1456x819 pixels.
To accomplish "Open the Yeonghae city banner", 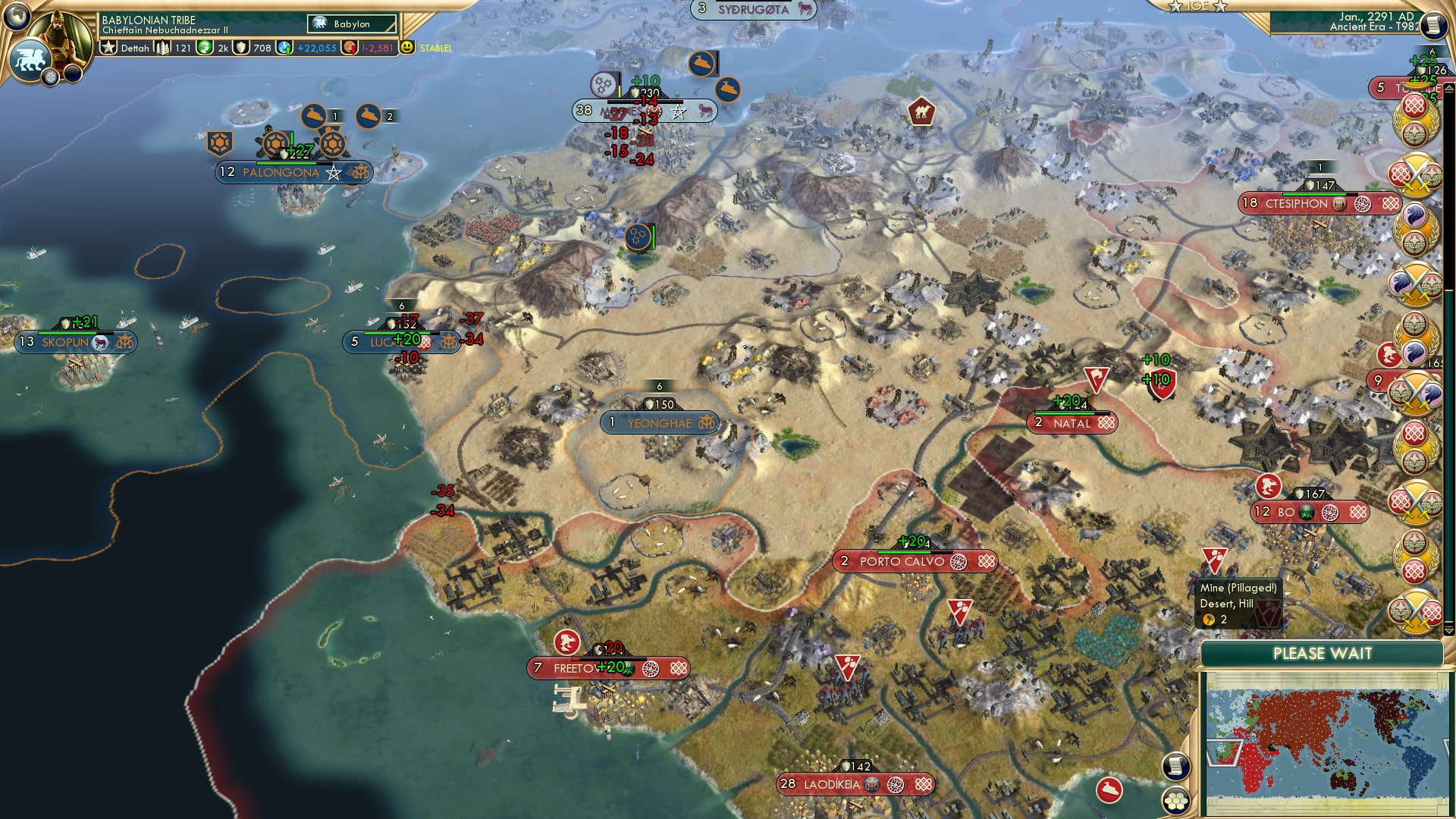I will coord(659,423).
